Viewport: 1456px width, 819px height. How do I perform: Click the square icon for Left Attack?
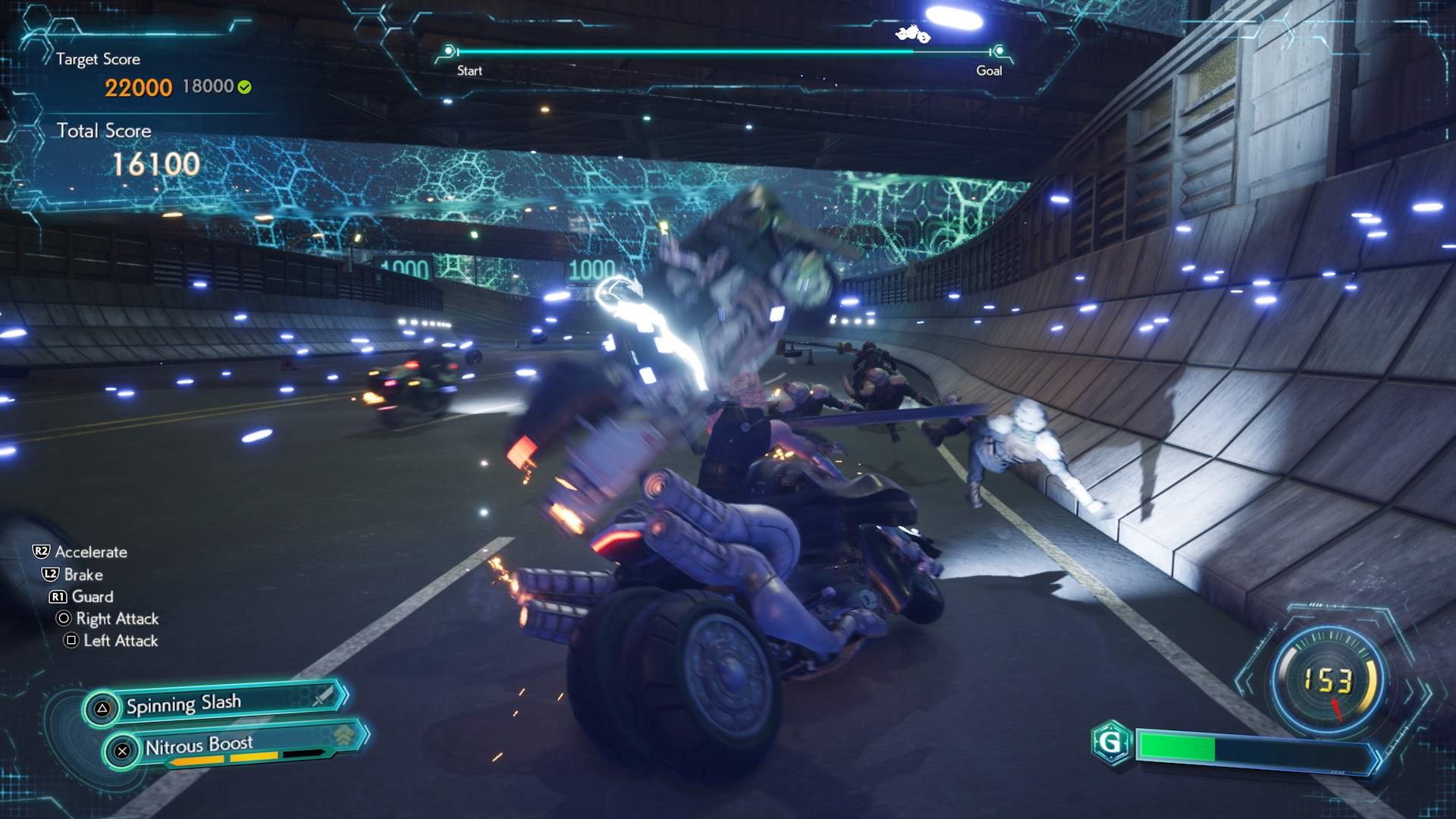coord(70,641)
